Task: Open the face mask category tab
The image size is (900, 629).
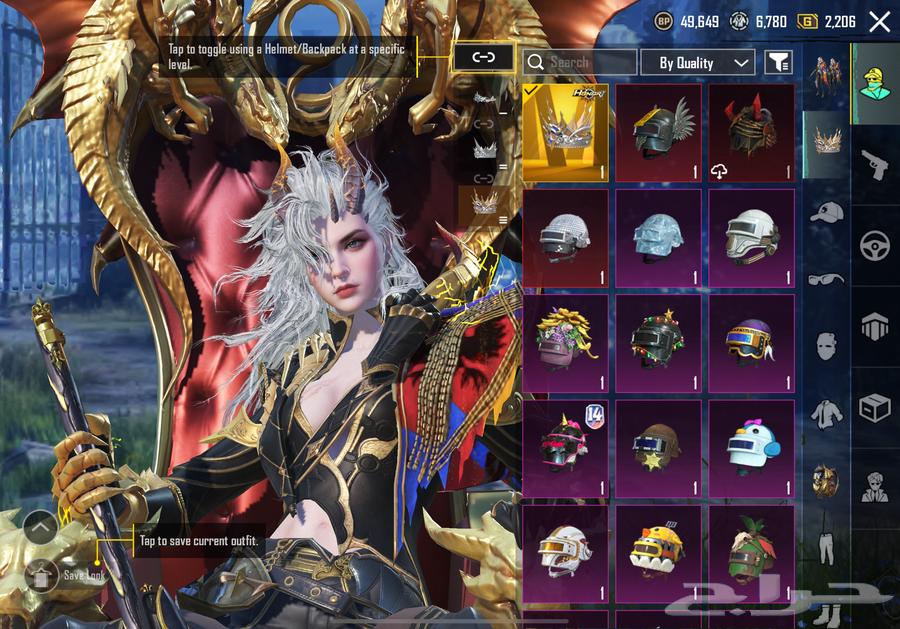Action: point(826,346)
